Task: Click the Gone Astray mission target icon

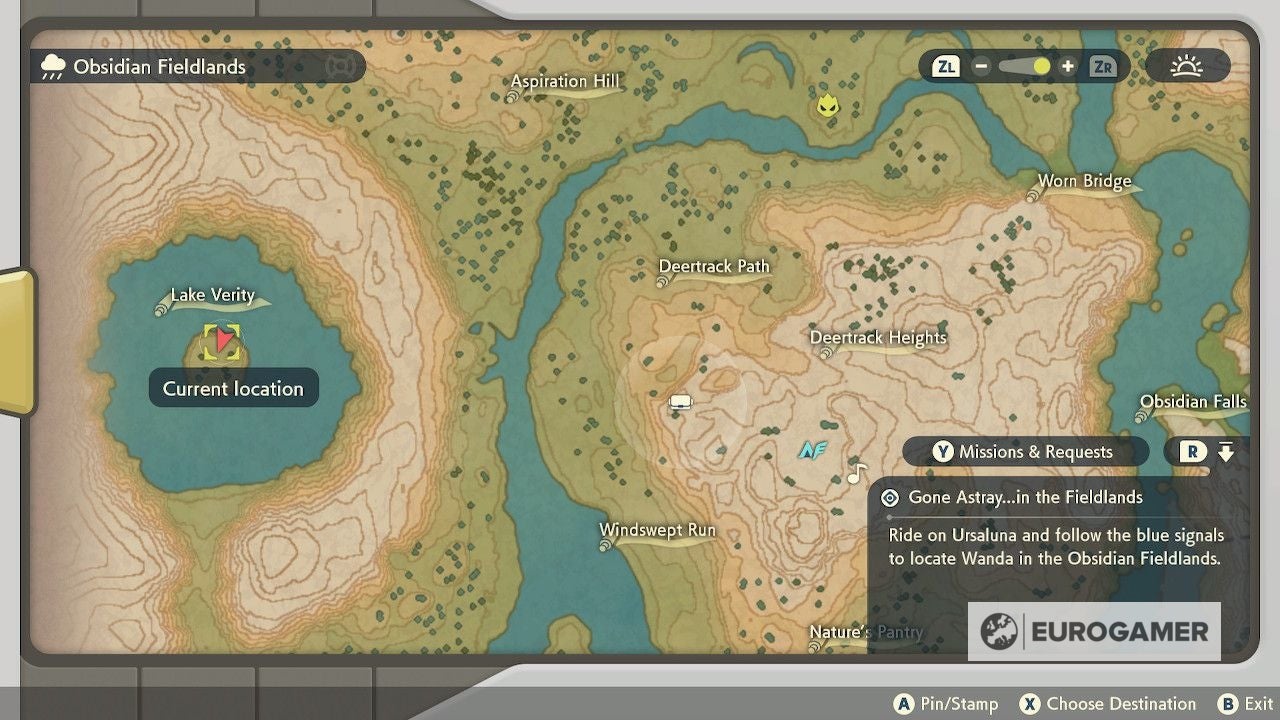Action: click(890, 497)
